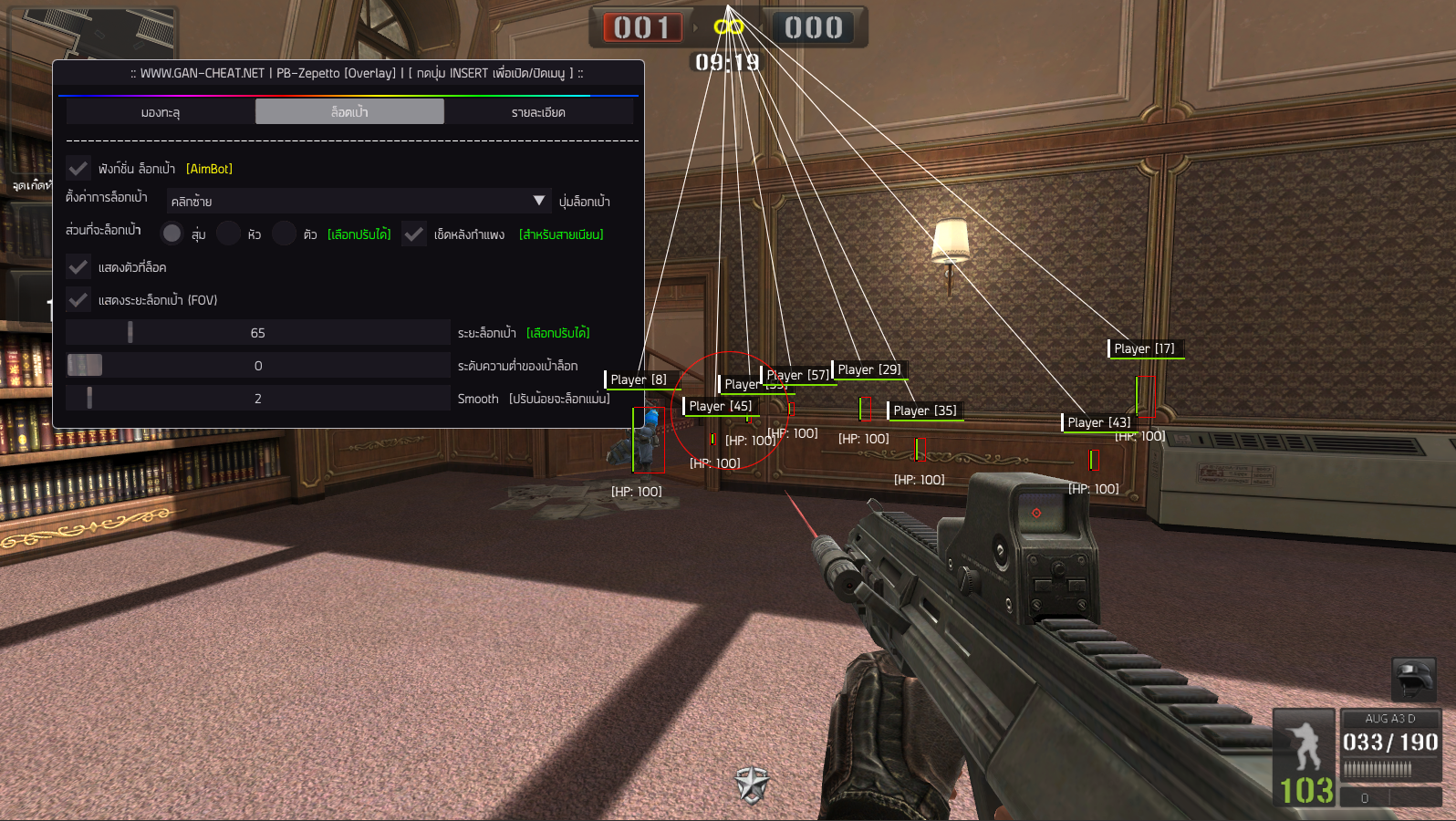
Task: Toggle the [AimBot] function checkbox
Action: (x=78, y=169)
